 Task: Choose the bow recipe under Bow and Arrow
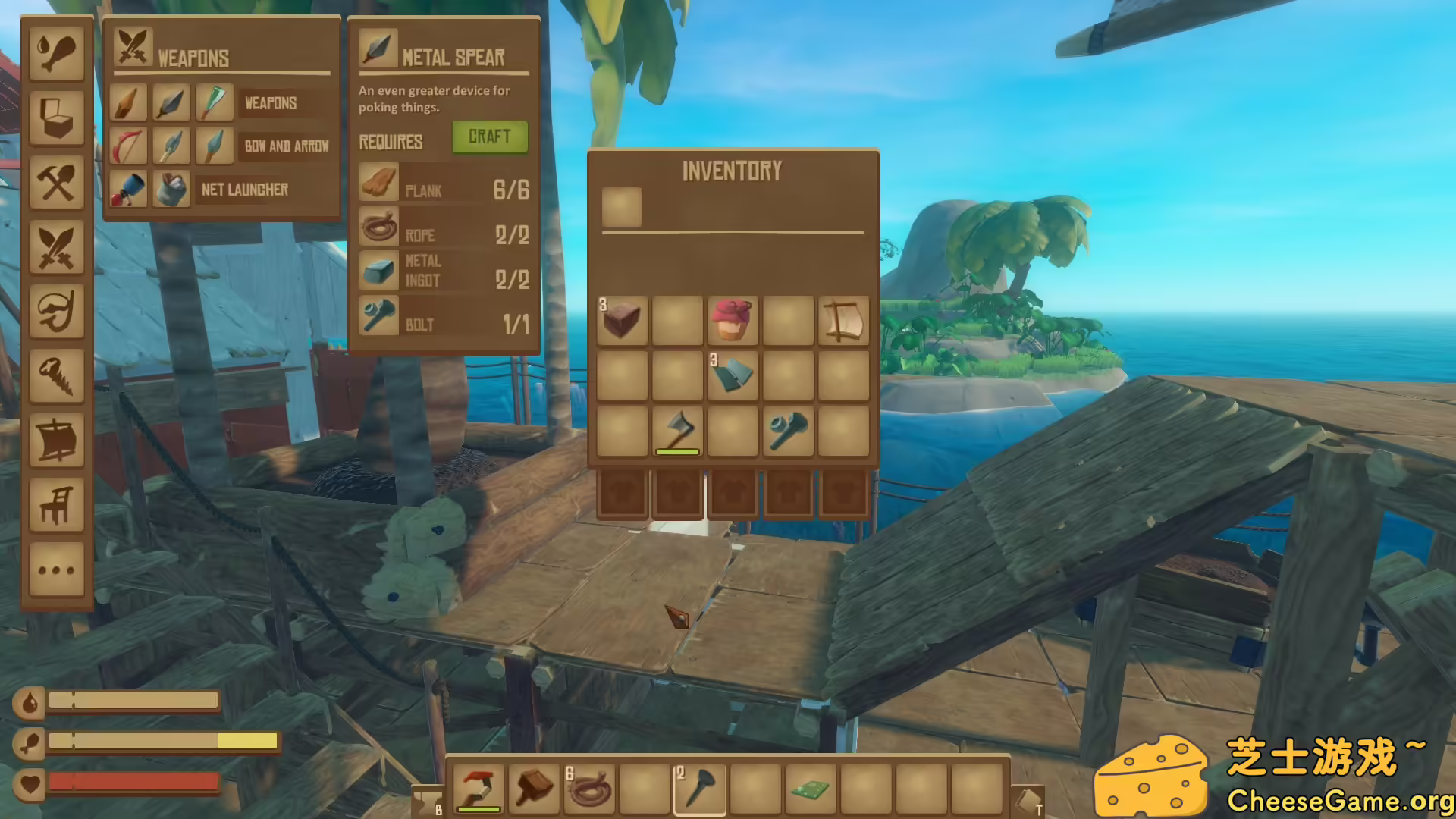(x=127, y=146)
